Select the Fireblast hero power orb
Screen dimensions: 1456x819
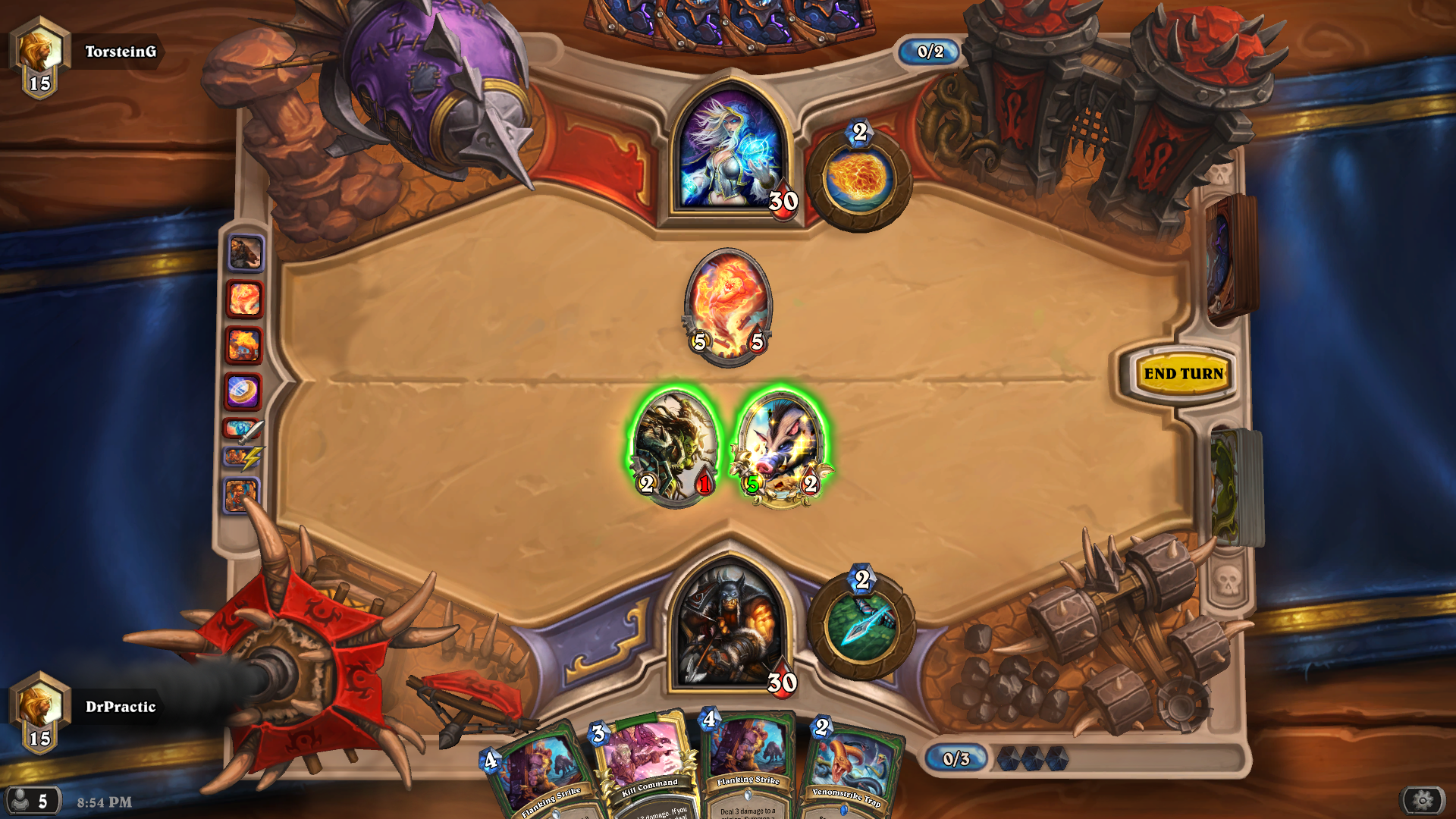[x=859, y=177]
